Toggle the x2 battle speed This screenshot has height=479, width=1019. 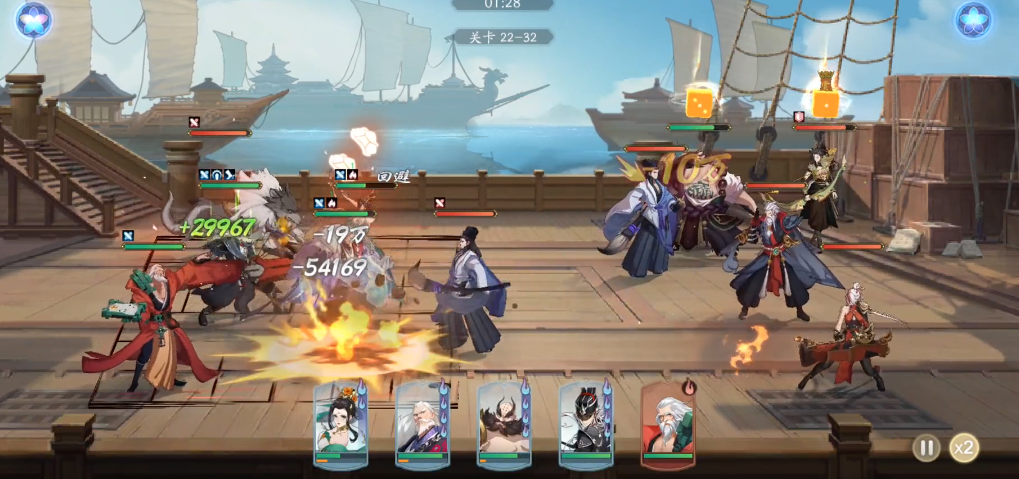[x=964, y=447]
